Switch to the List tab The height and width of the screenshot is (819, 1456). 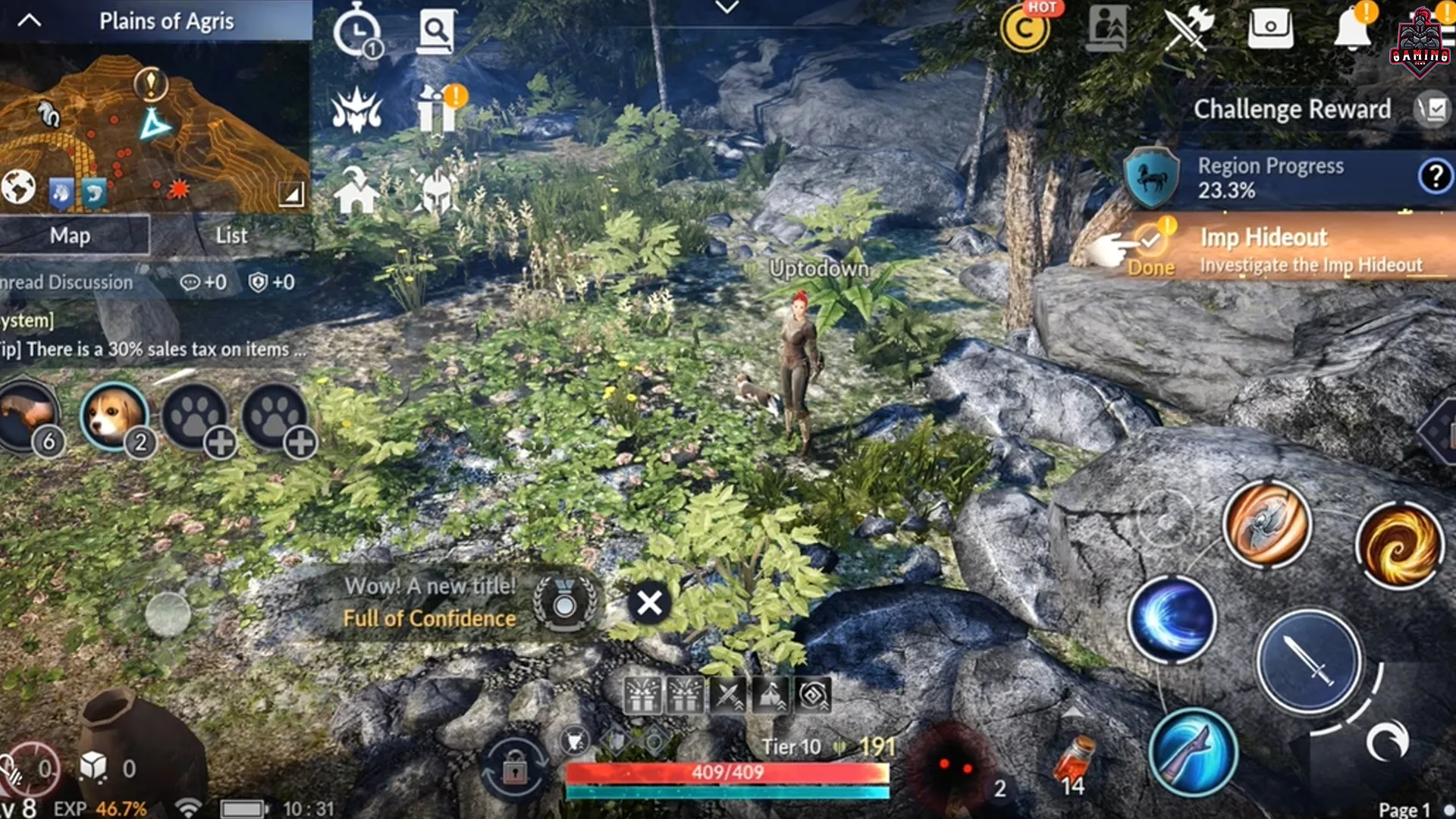[x=230, y=235]
